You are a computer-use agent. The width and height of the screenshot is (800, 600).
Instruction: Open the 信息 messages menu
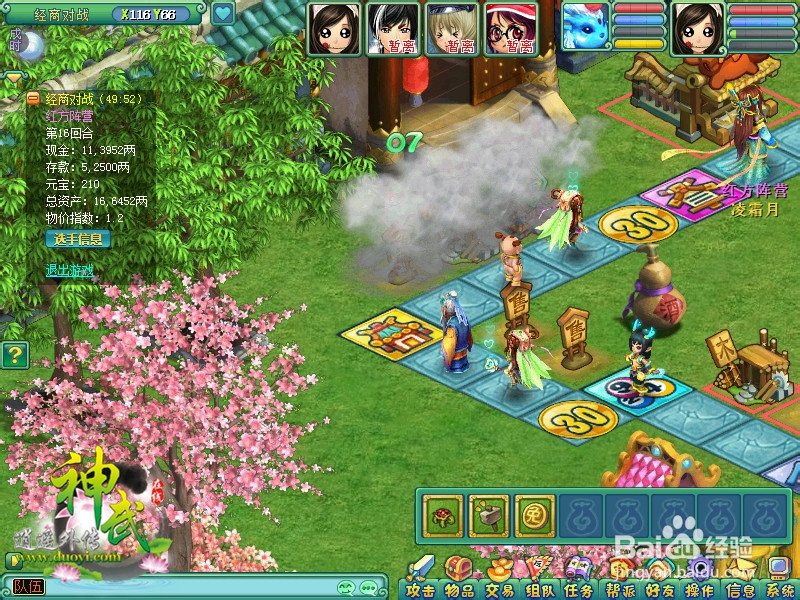tap(740, 588)
